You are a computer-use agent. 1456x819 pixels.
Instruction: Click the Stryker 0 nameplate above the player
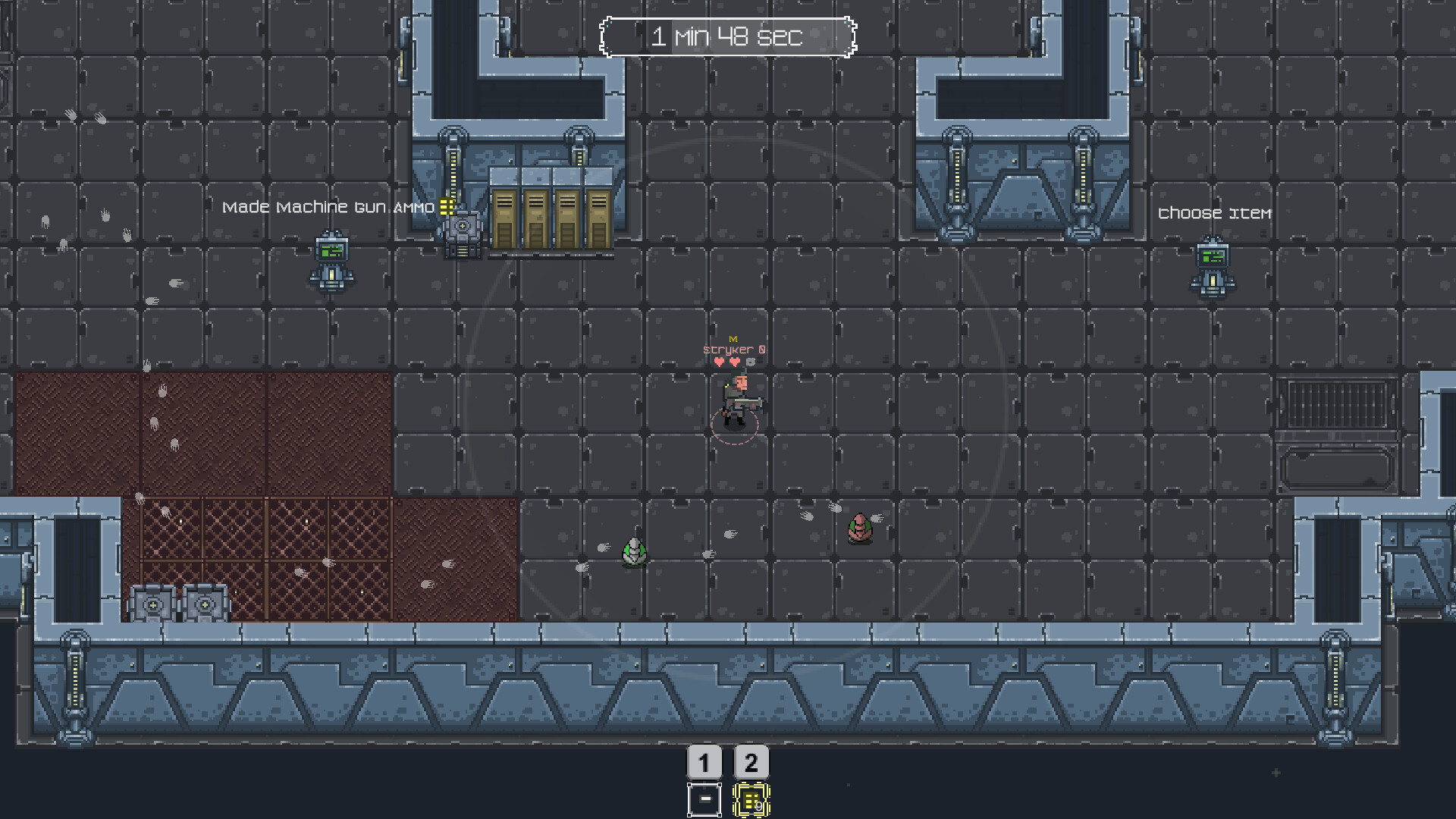pos(733,350)
